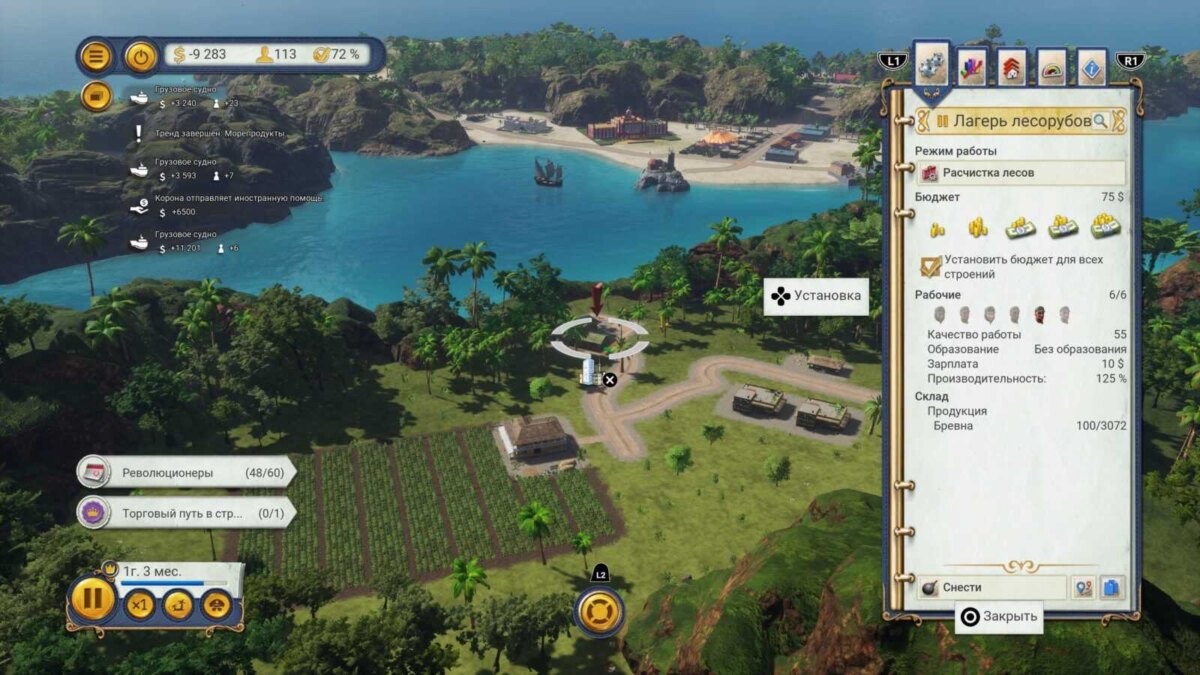Set budget to lowest coin level
The image size is (1200, 675).
[937, 228]
